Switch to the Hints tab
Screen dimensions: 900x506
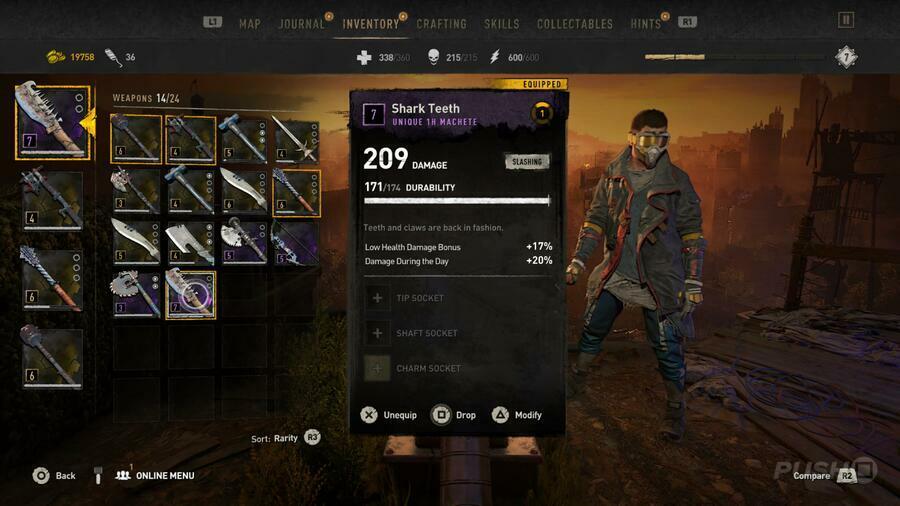645,23
